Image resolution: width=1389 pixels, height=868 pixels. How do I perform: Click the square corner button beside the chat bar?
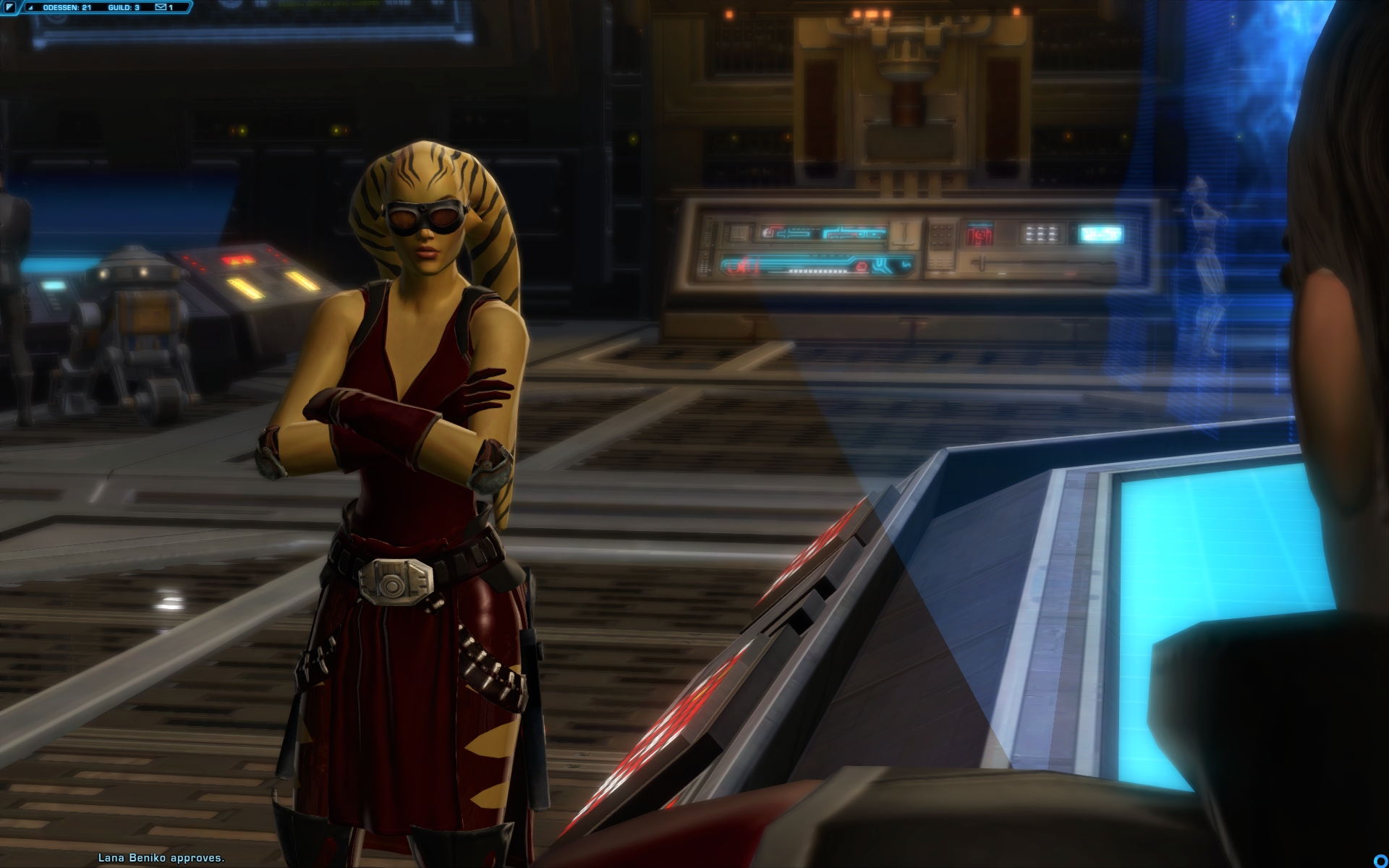9,8
